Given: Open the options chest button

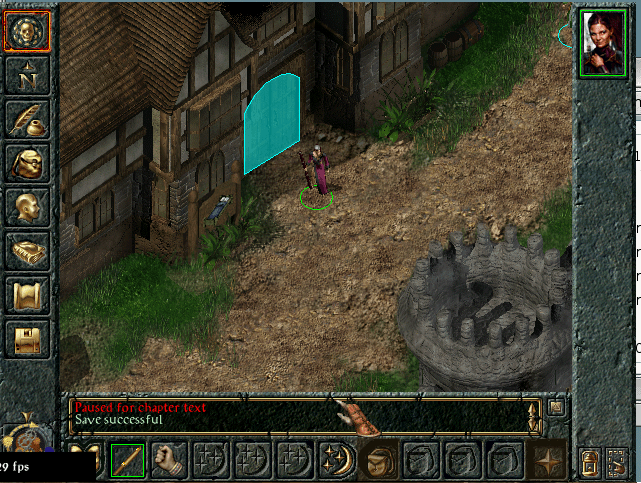Looking at the screenshot, I should [27, 339].
